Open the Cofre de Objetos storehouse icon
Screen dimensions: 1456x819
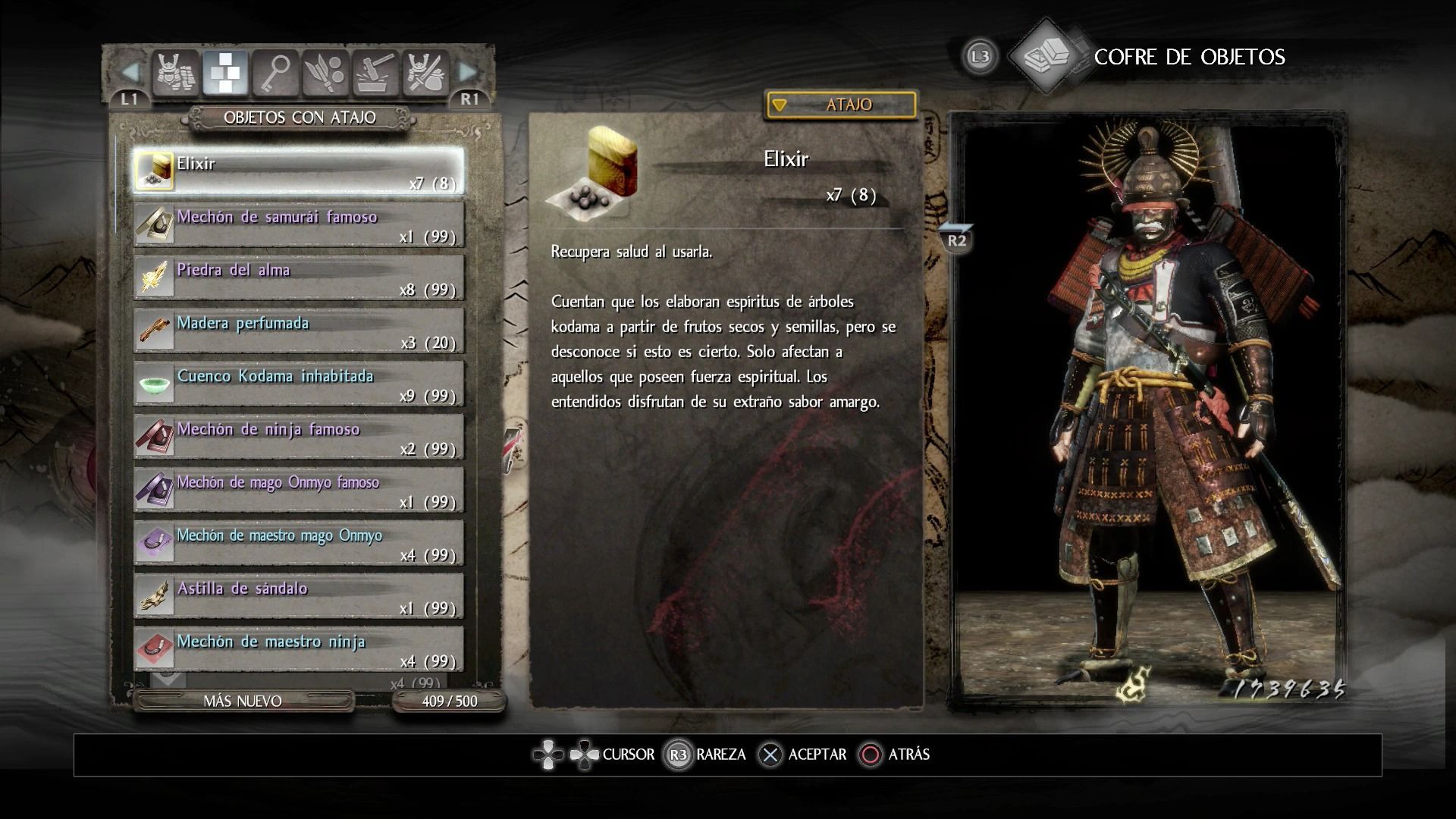[1046, 55]
